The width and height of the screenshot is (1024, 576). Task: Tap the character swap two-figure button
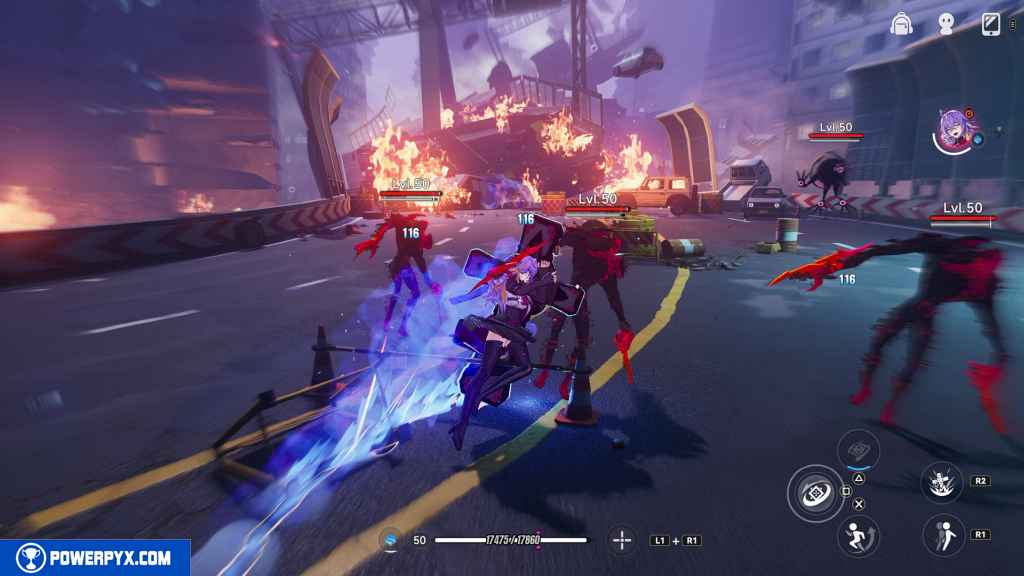pyautogui.click(x=941, y=535)
